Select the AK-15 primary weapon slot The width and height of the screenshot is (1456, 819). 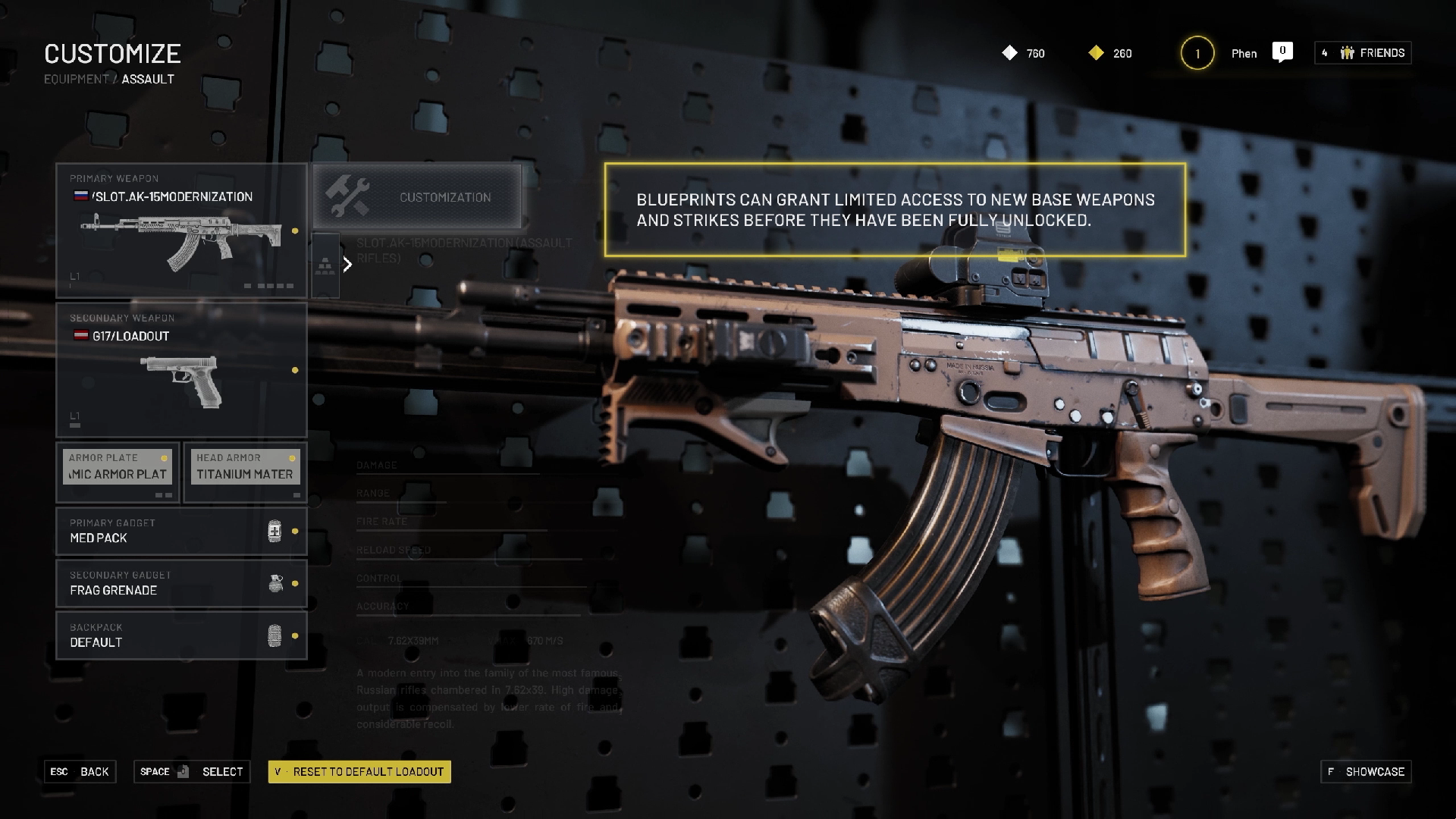181,231
